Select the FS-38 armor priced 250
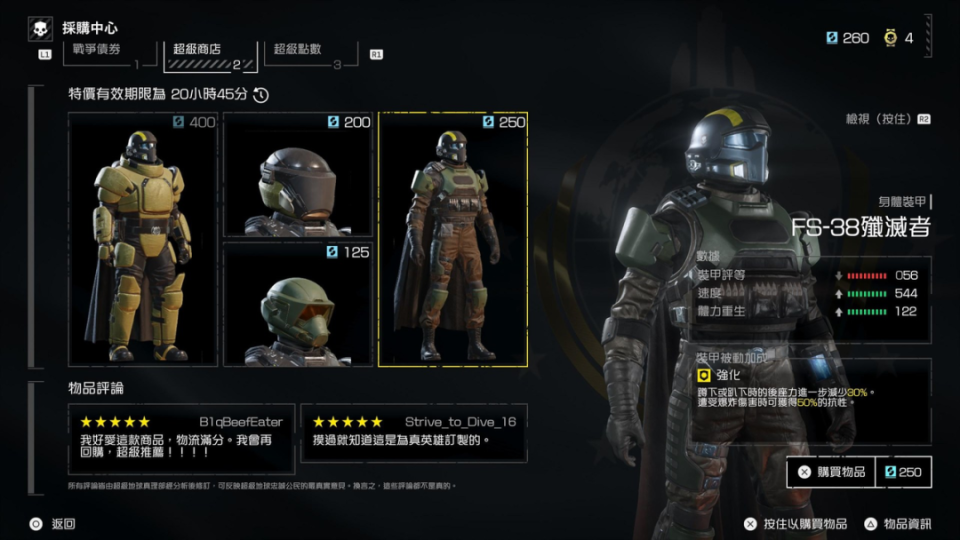Viewport: 960px width, 540px height. coord(453,239)
